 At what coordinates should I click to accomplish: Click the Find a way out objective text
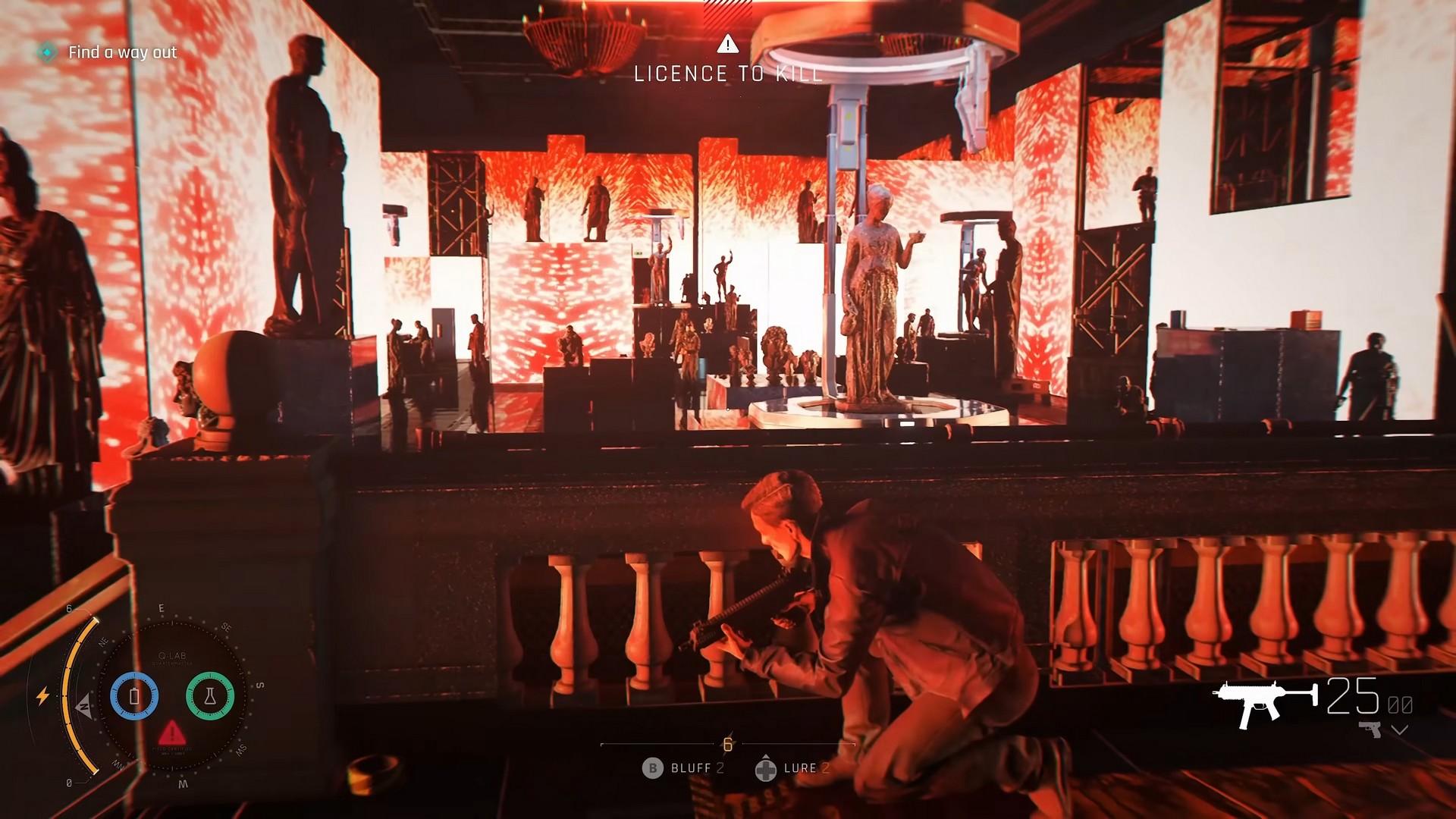click(121, 53)
